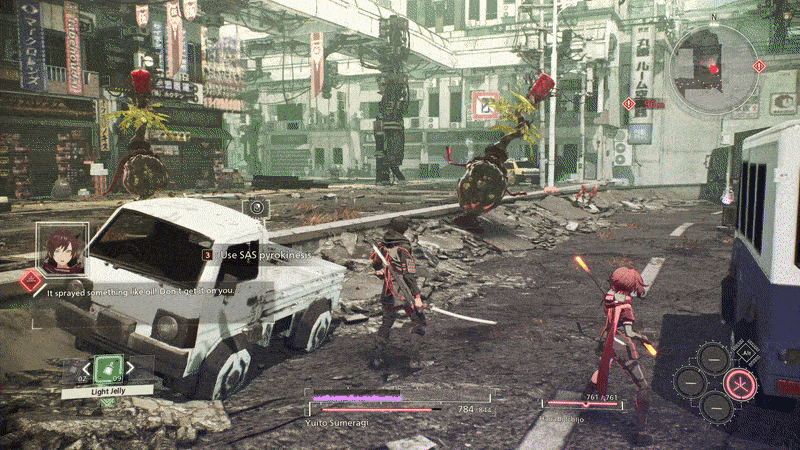
Task: Select the Light Jelly item slot
Action: [x=107, y=369]
